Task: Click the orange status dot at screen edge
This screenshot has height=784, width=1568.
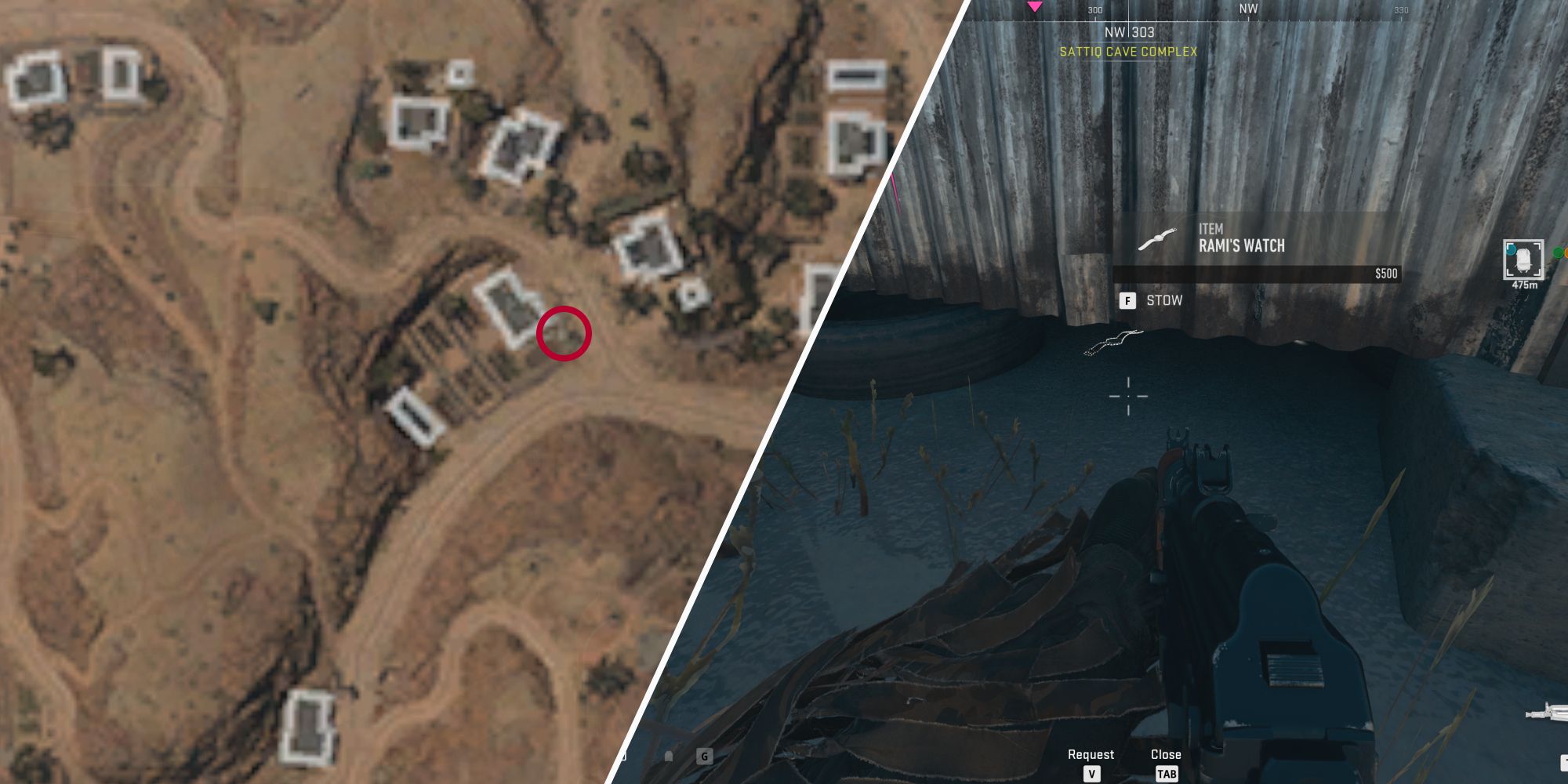Action: 1565,251
